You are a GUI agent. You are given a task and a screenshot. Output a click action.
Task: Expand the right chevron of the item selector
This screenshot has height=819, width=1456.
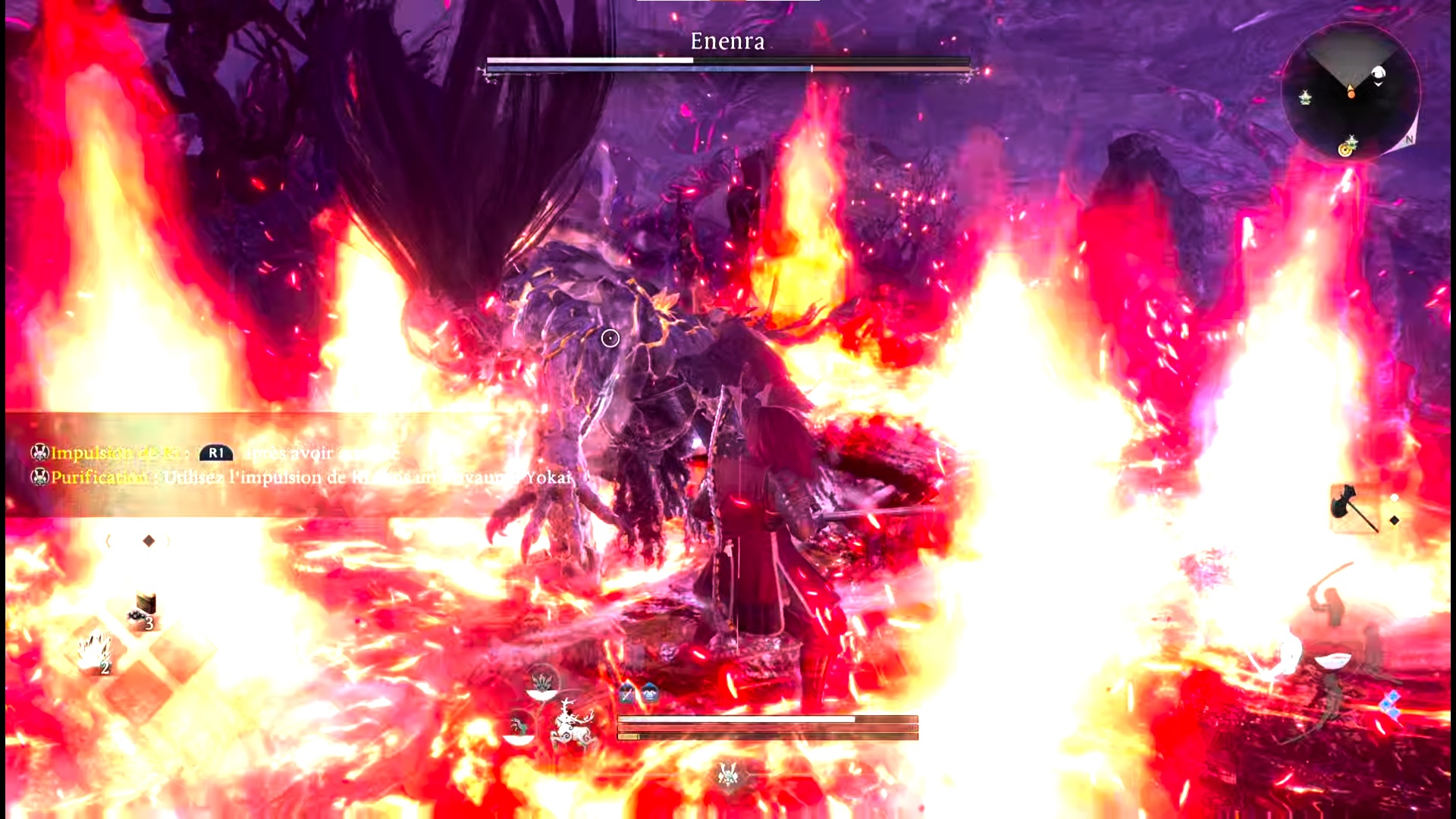tap(169, 540)
